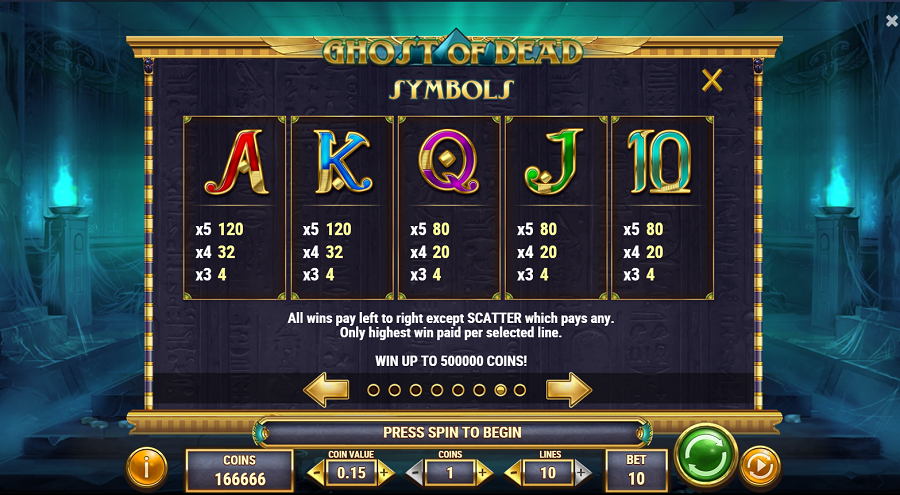This screenshot has height=495, width=900.
Task: Select the first paytable page dot
Action: (373, 390)
